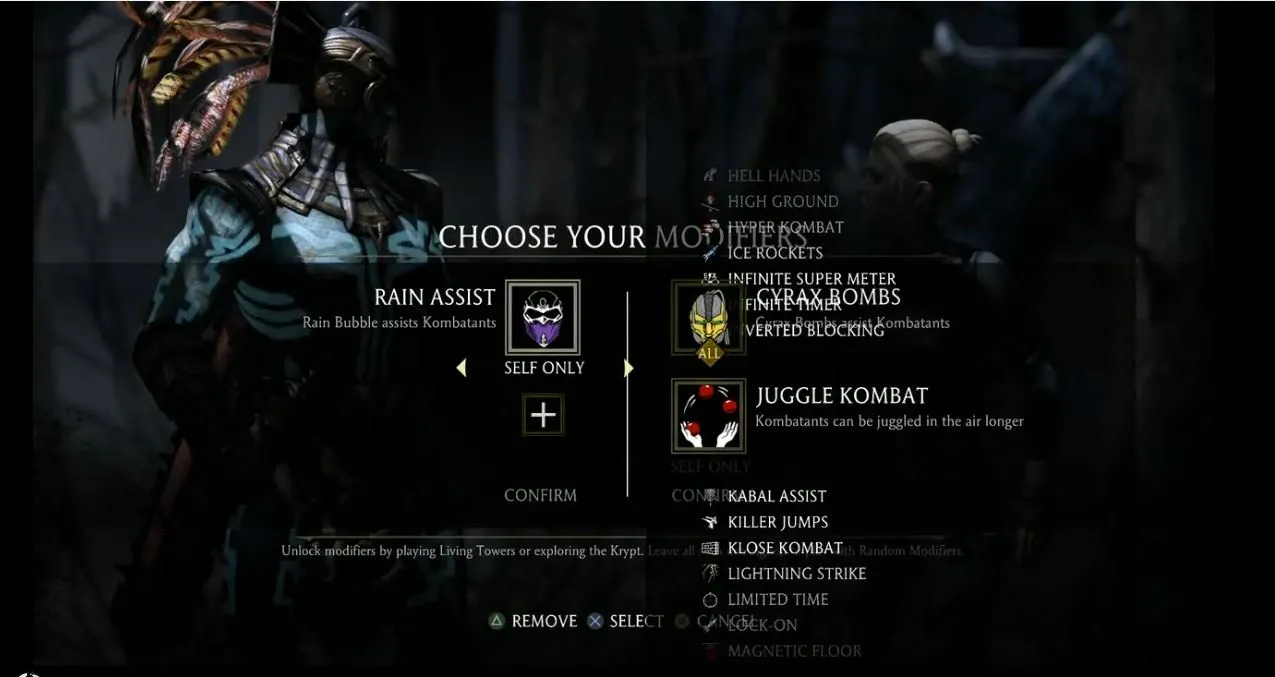This screenshot has width=1275, height=677.
Task: Select the Rain Assist modifier icon
Action: [543, 317]
